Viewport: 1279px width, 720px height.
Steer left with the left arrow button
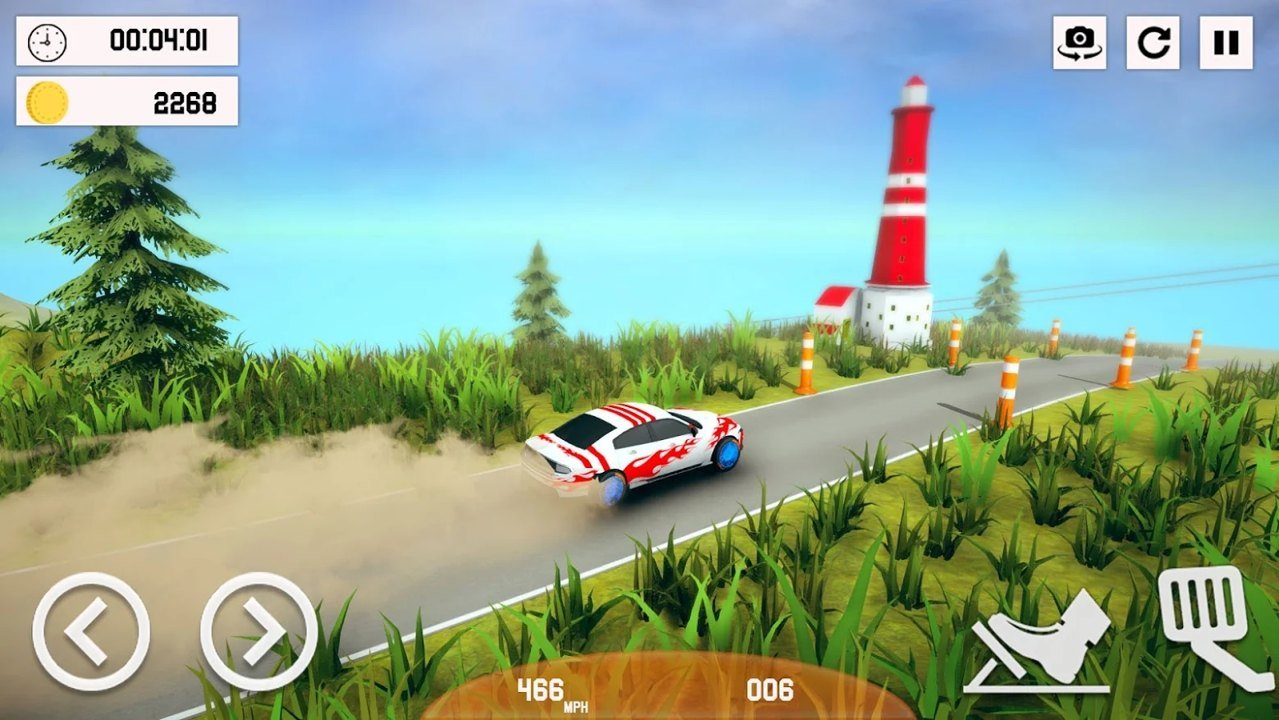91,631
